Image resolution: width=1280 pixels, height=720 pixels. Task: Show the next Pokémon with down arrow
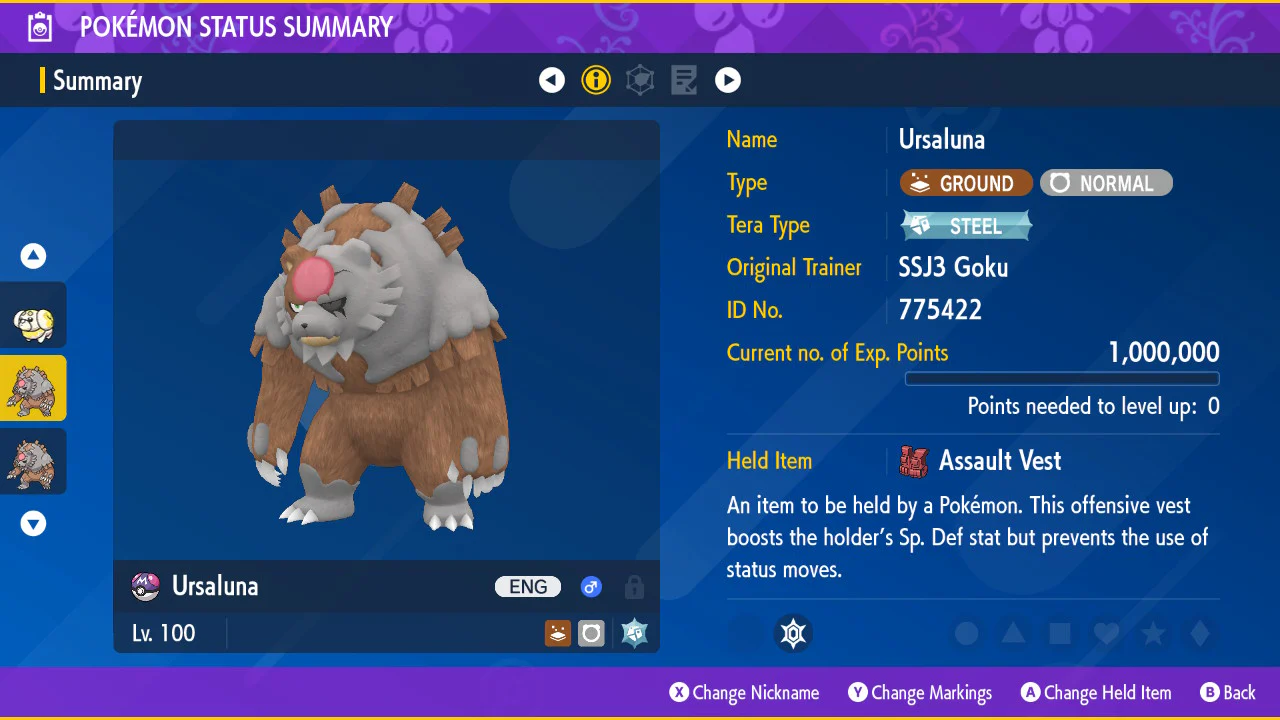coord(34,523)
